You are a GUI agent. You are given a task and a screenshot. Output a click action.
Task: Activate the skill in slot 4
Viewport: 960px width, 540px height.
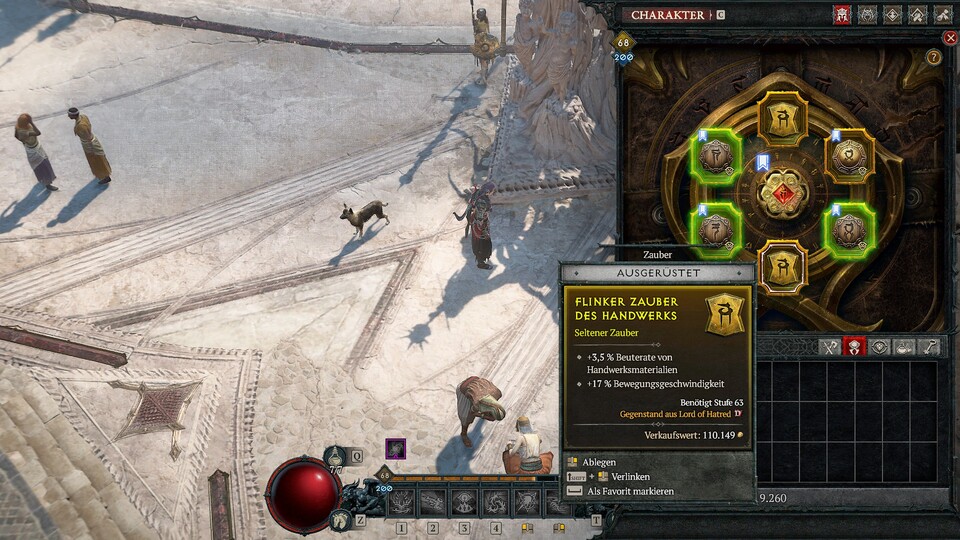point(495,502)
